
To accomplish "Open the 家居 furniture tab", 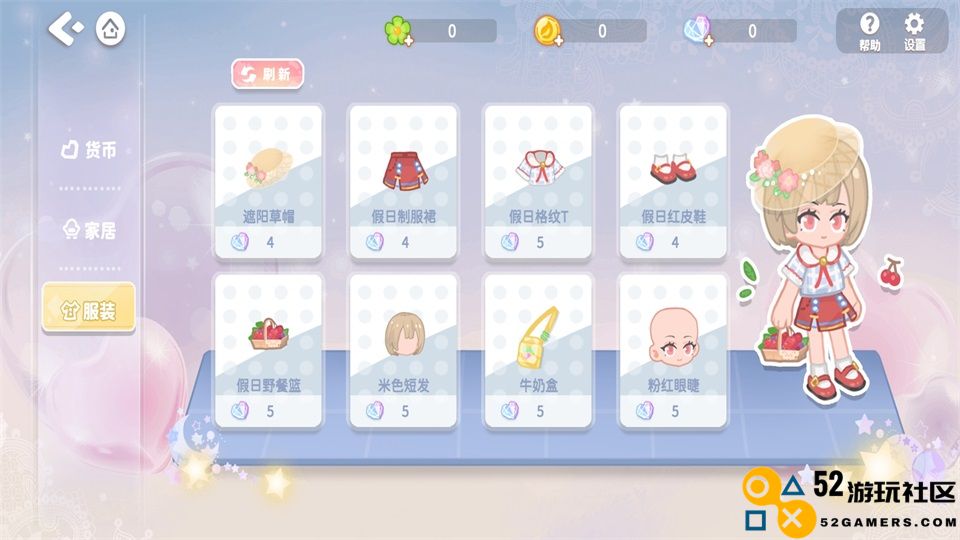I will coord(88,231).
